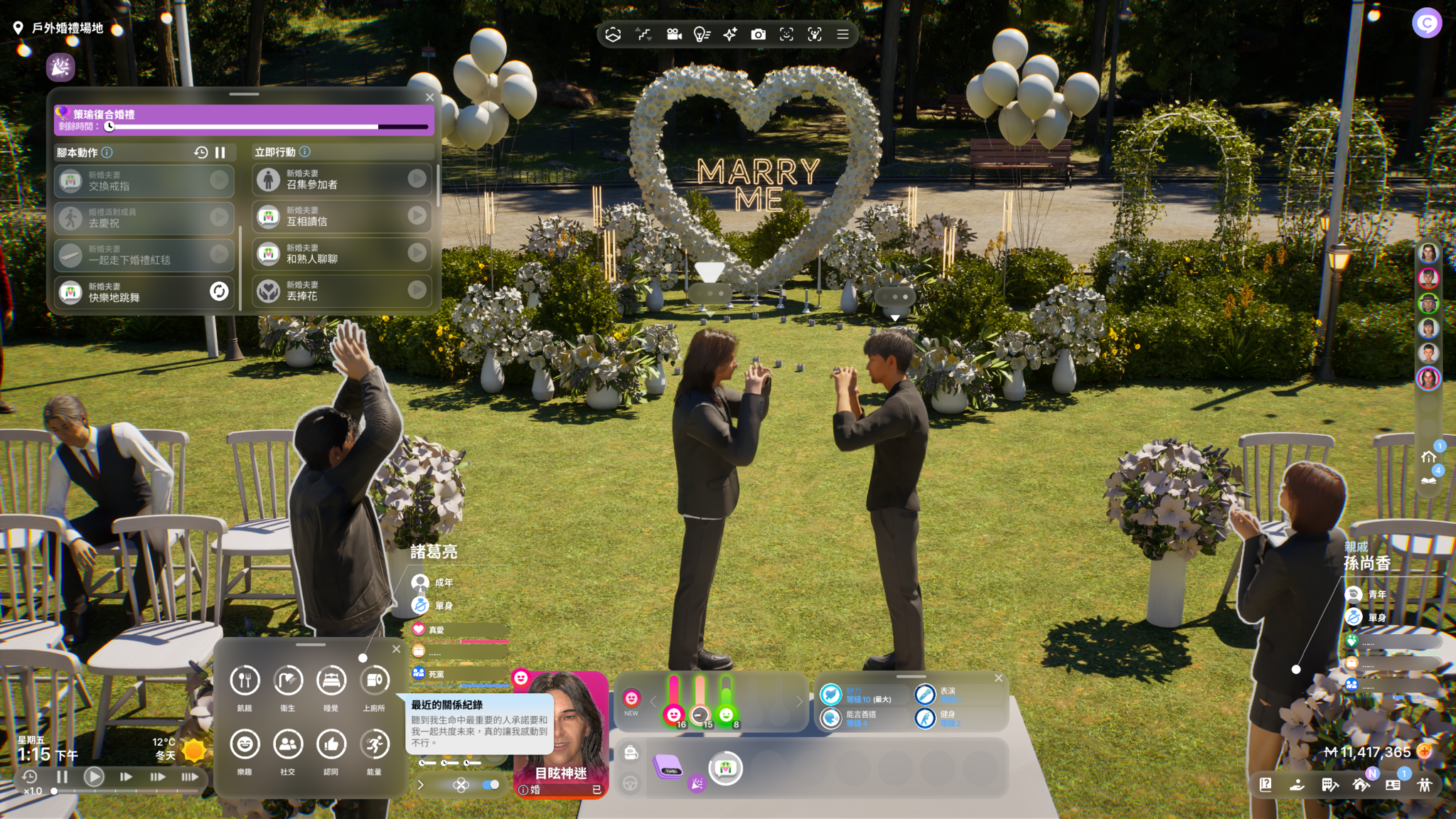Screen dimensions: 1456x819
Task: Run the 召集參加者 instant action
Action: click(x=417, y=178)
